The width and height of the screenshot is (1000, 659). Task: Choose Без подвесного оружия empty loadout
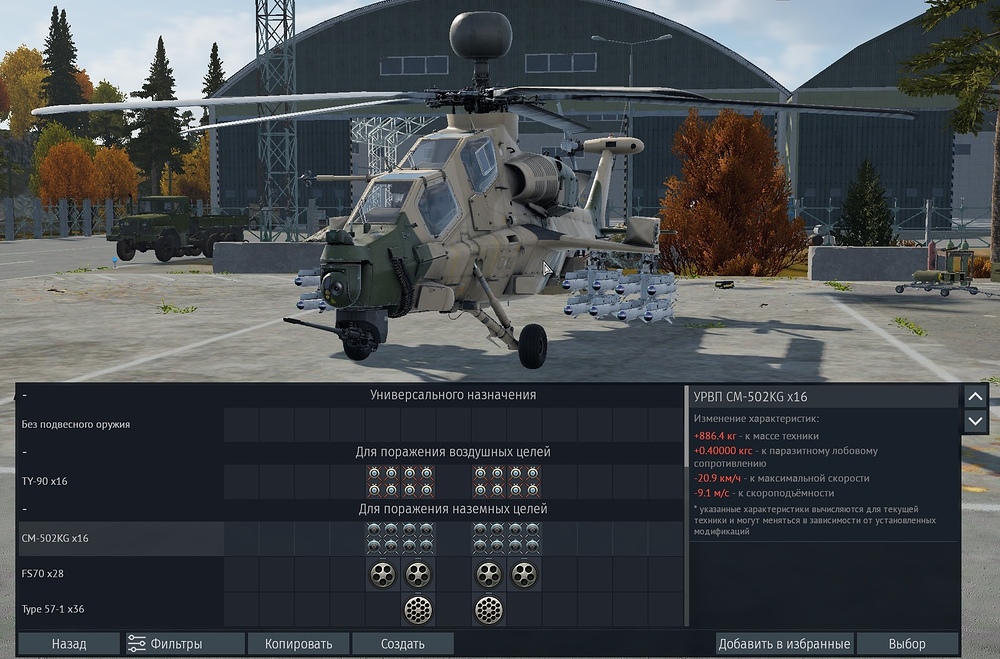pyautogui.click(x=76, y=424)
